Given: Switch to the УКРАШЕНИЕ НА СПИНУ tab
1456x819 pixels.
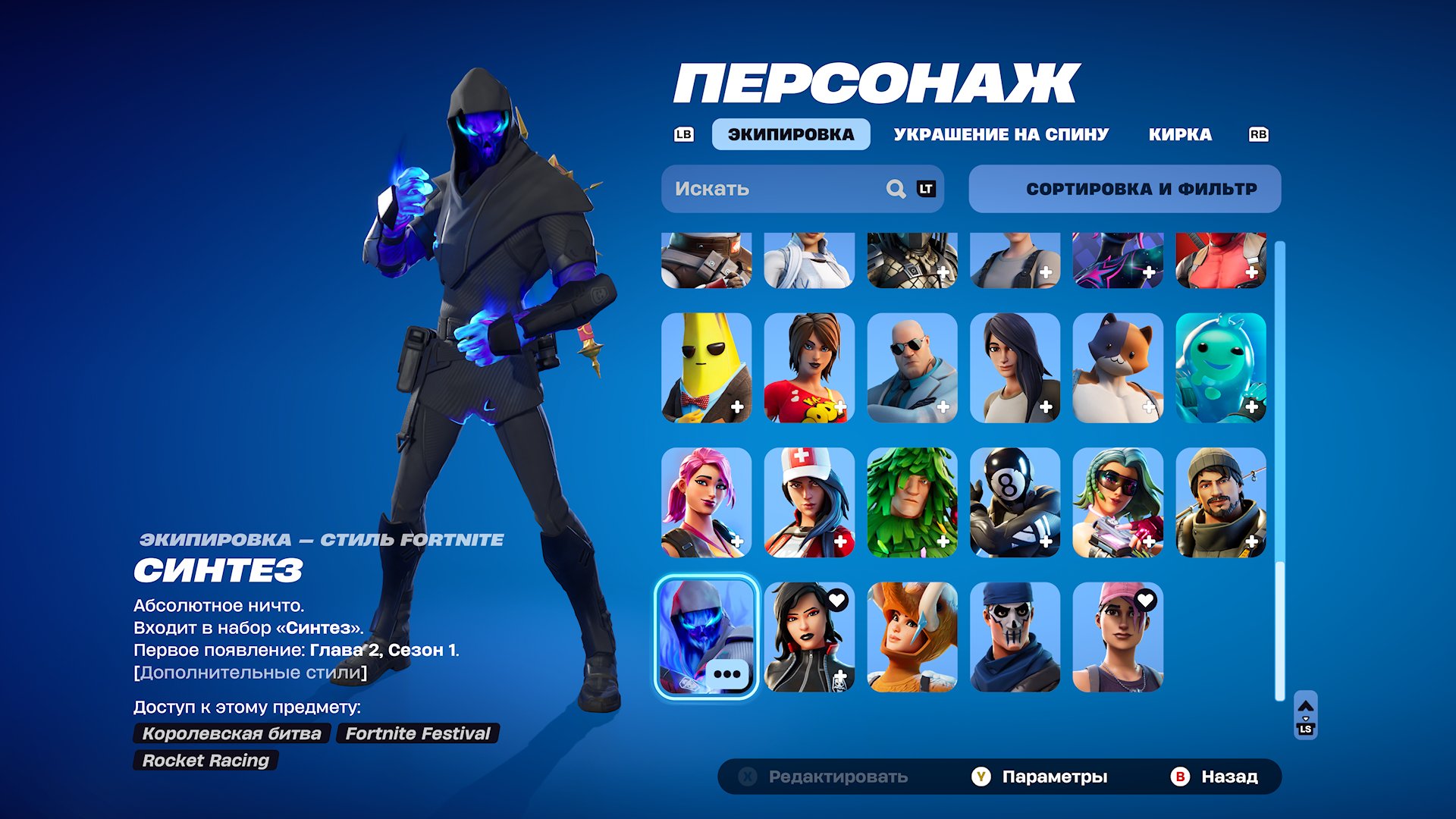Looking at the screenshot, I should [x=1001, y=134].
